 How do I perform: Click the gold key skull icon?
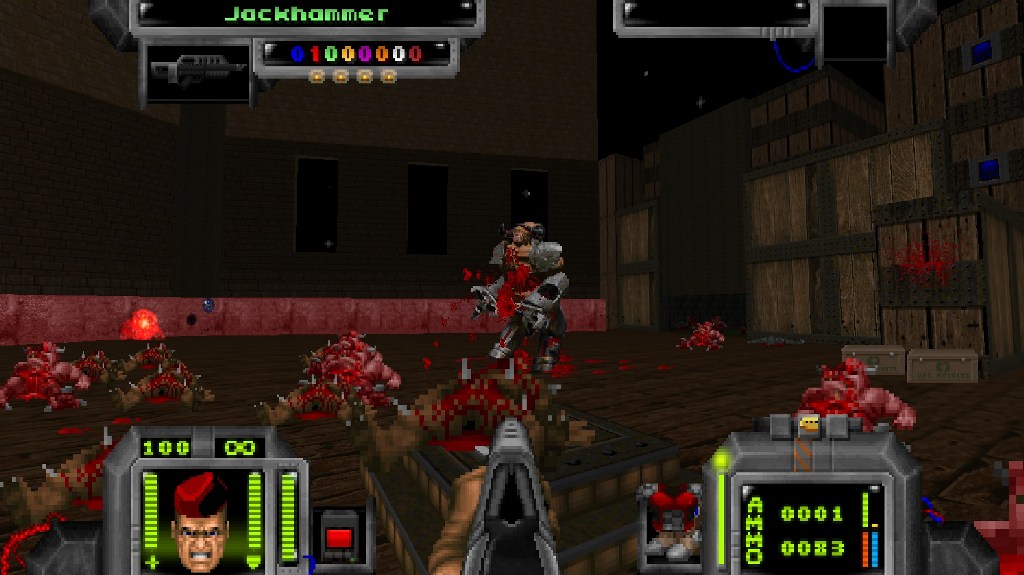click(x=810, y=424)
